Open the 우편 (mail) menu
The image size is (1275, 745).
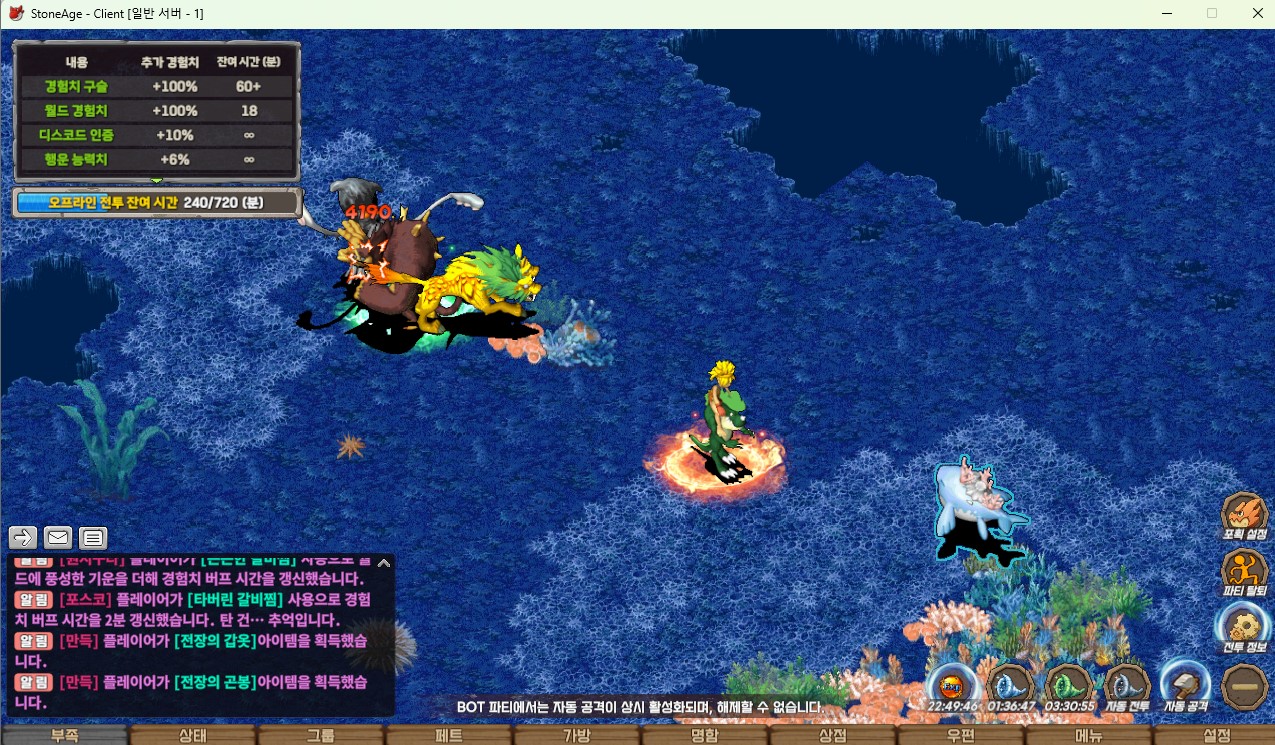[961, 736]
